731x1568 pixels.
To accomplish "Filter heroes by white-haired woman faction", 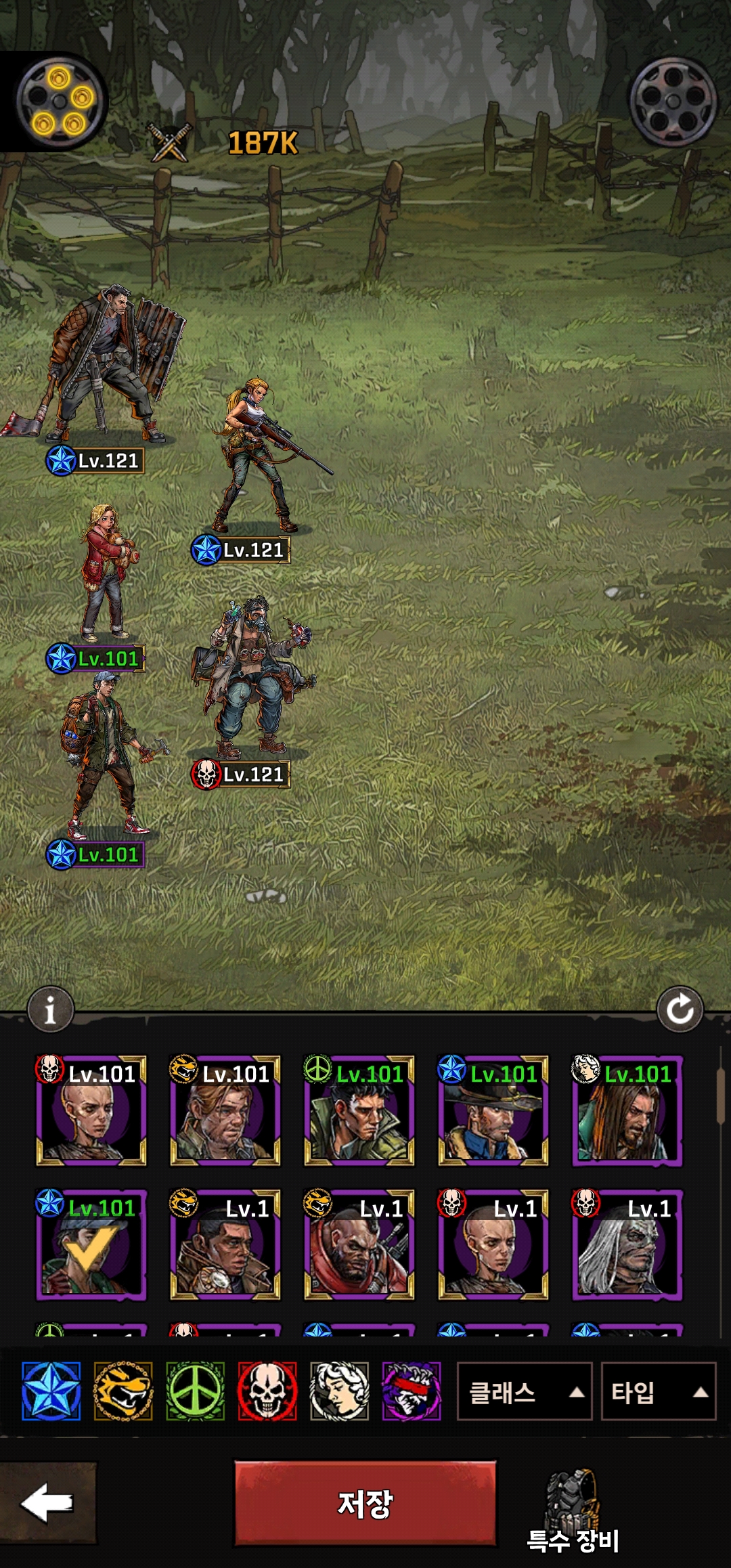I will pyautogui.click(x=339, y=1391).
